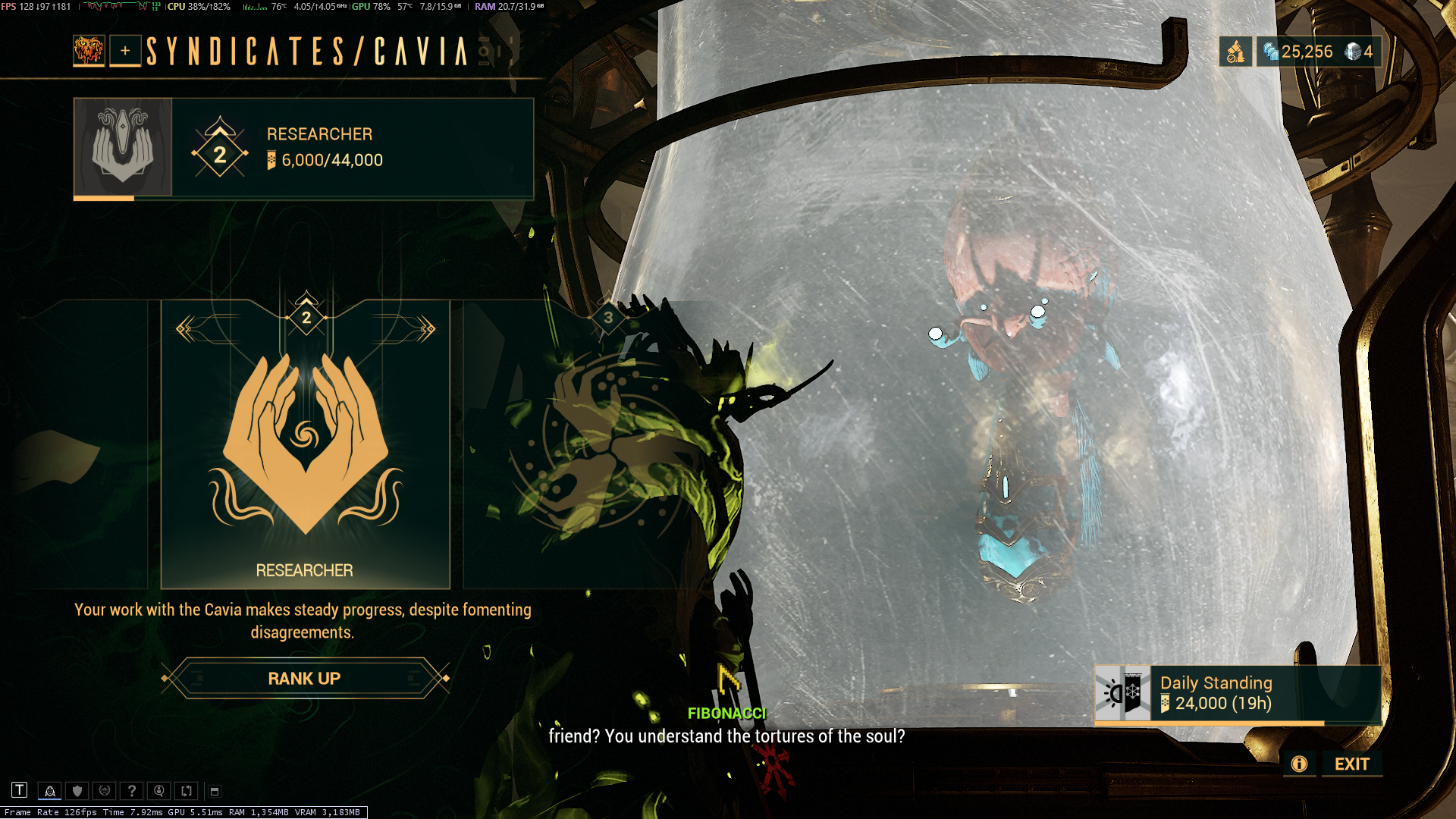
Task: Switch to the trade arrows chat tab
Action: tap(187, 791)
